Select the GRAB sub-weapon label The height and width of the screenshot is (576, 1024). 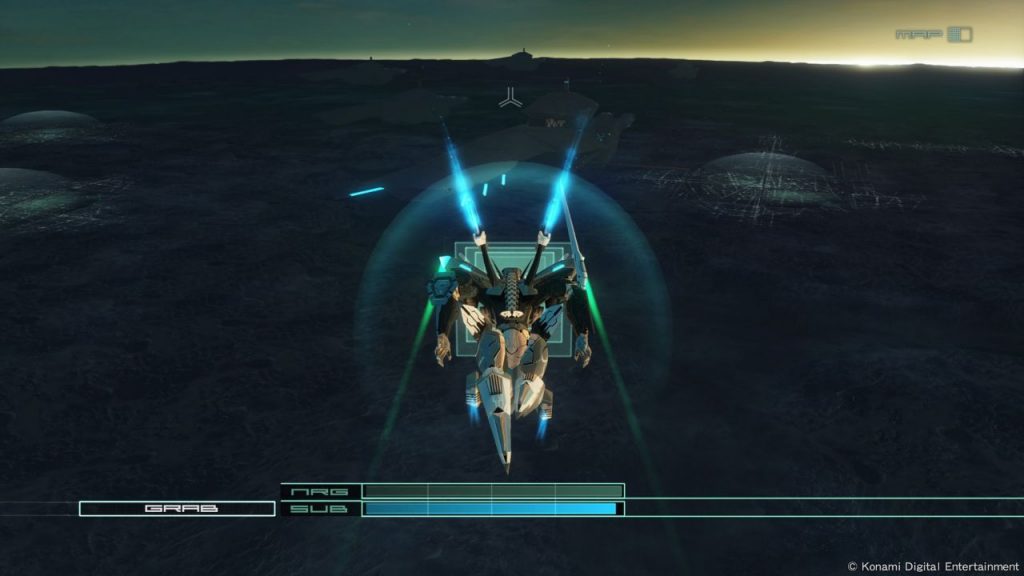pos(177,509)
